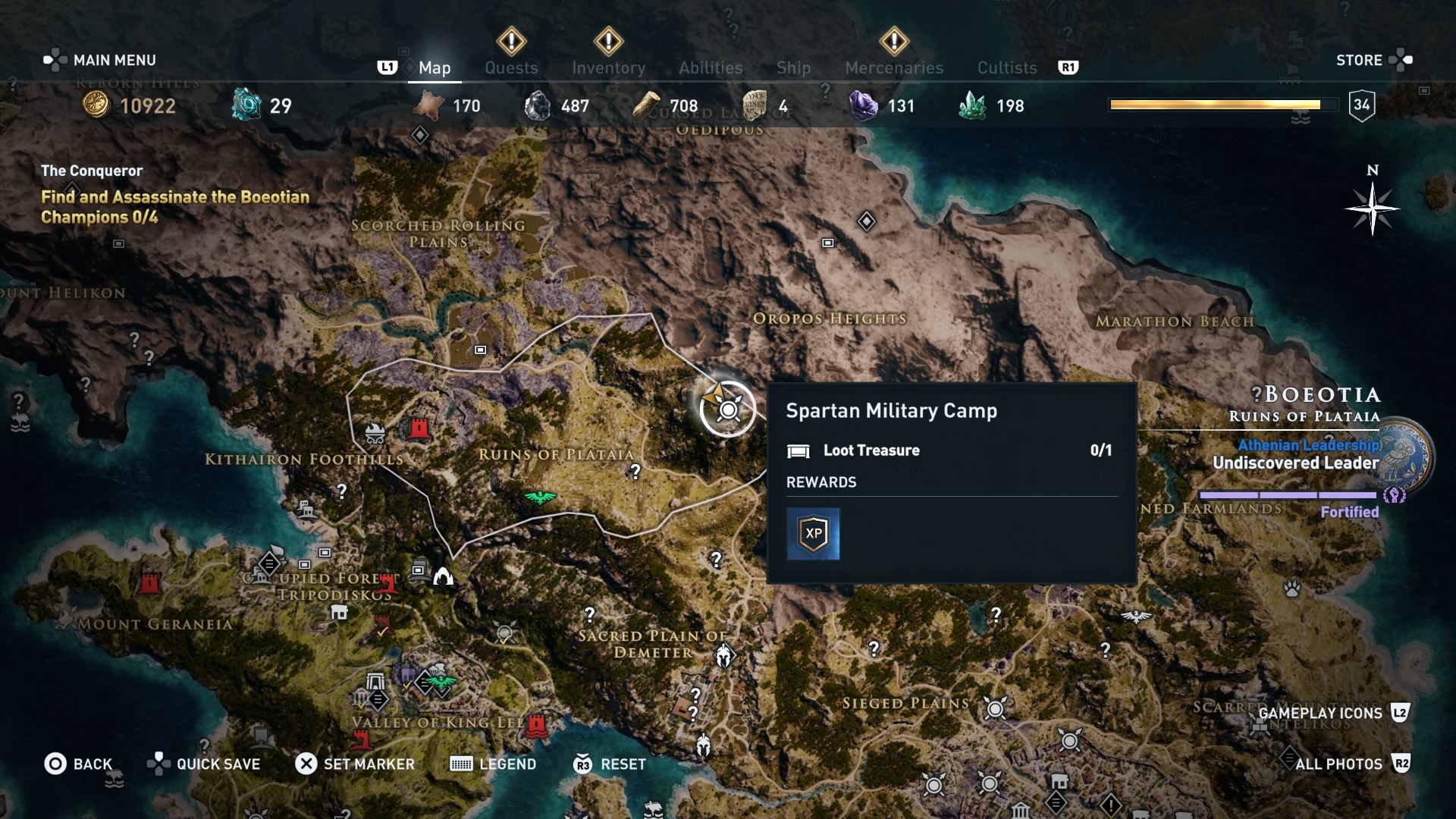Select the Spartan Military Camp map marker
Viewport: 1456px width, 819px height.
tap(728, 409)
